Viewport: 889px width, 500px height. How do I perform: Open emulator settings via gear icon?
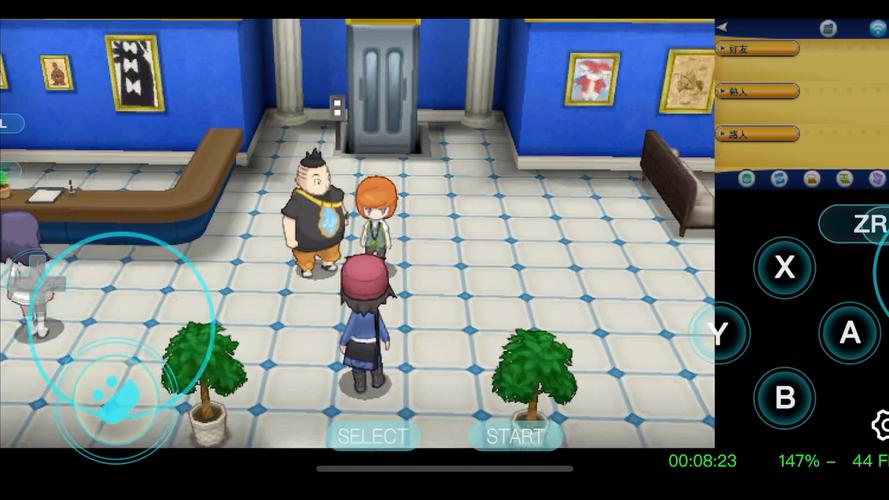[x=880, y=425]
